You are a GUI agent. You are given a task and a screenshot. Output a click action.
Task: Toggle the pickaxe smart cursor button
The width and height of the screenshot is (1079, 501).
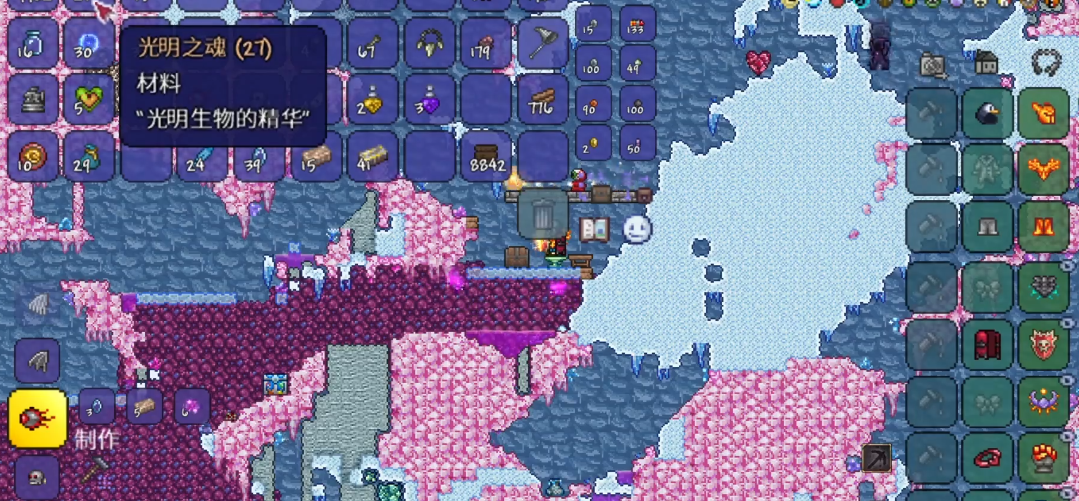(x=876, y=456)
